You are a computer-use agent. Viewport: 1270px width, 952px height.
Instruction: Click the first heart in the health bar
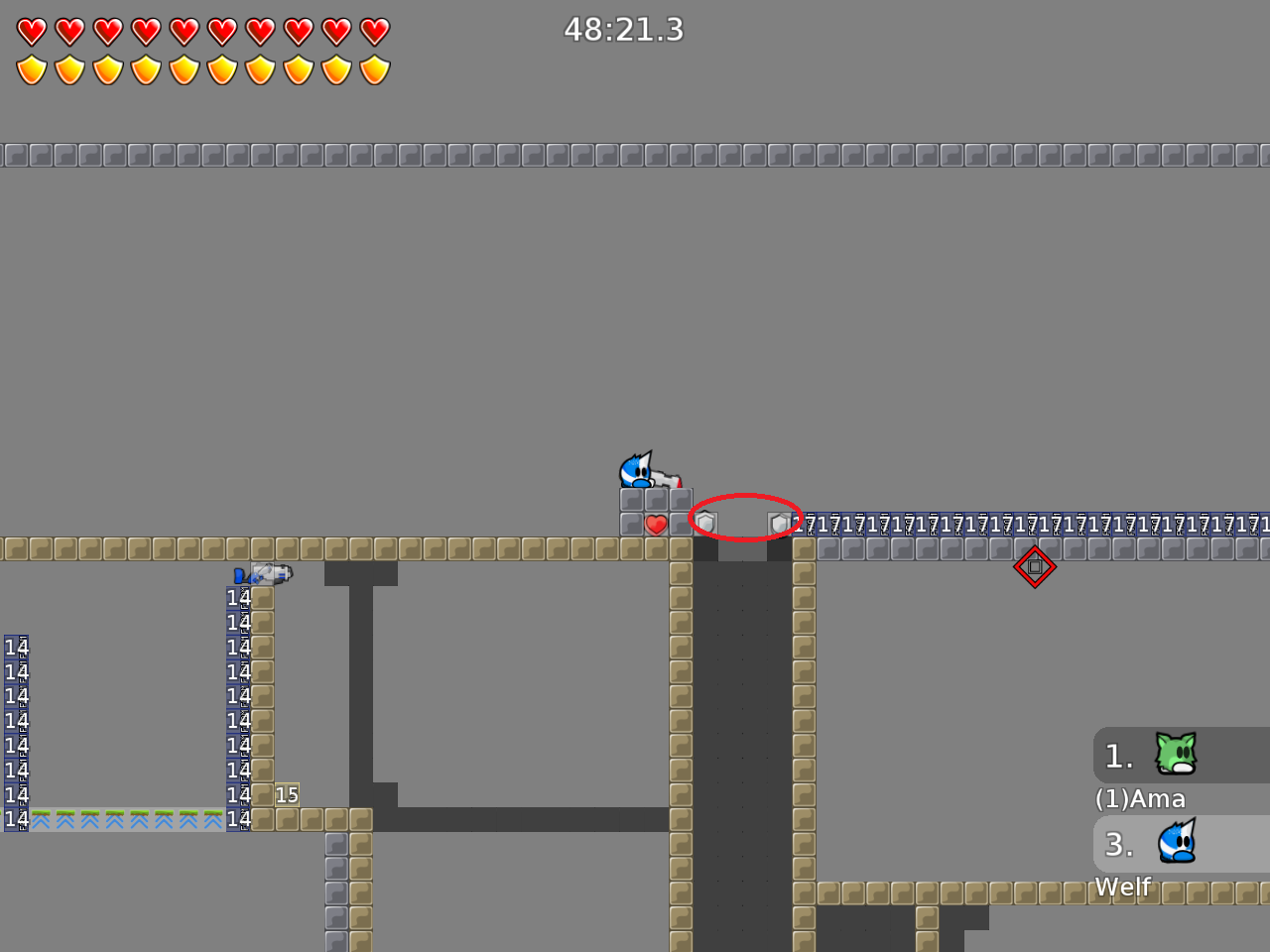click(x=31, y=31)
